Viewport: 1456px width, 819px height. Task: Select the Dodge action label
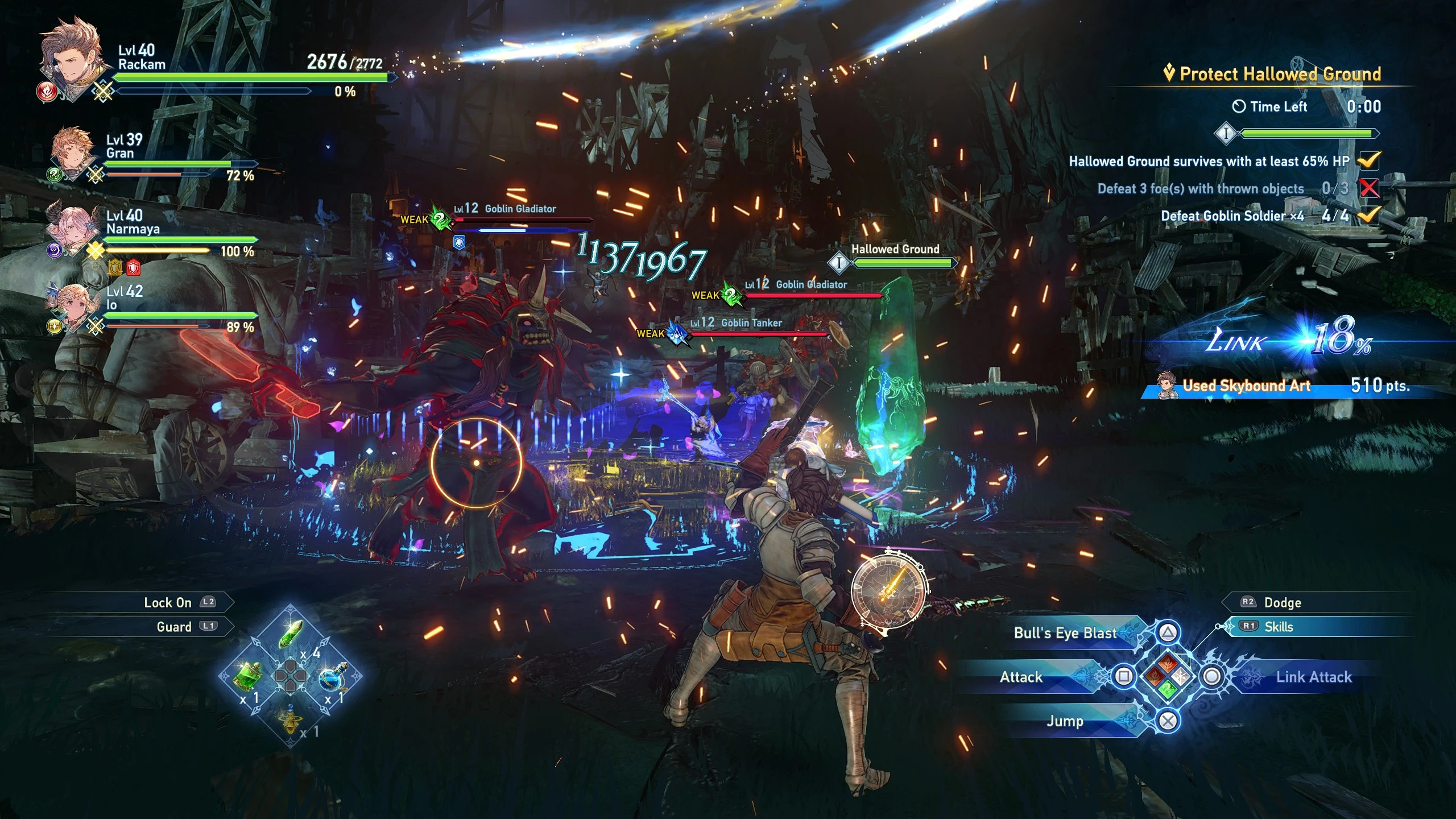[x=1282, y=602]
